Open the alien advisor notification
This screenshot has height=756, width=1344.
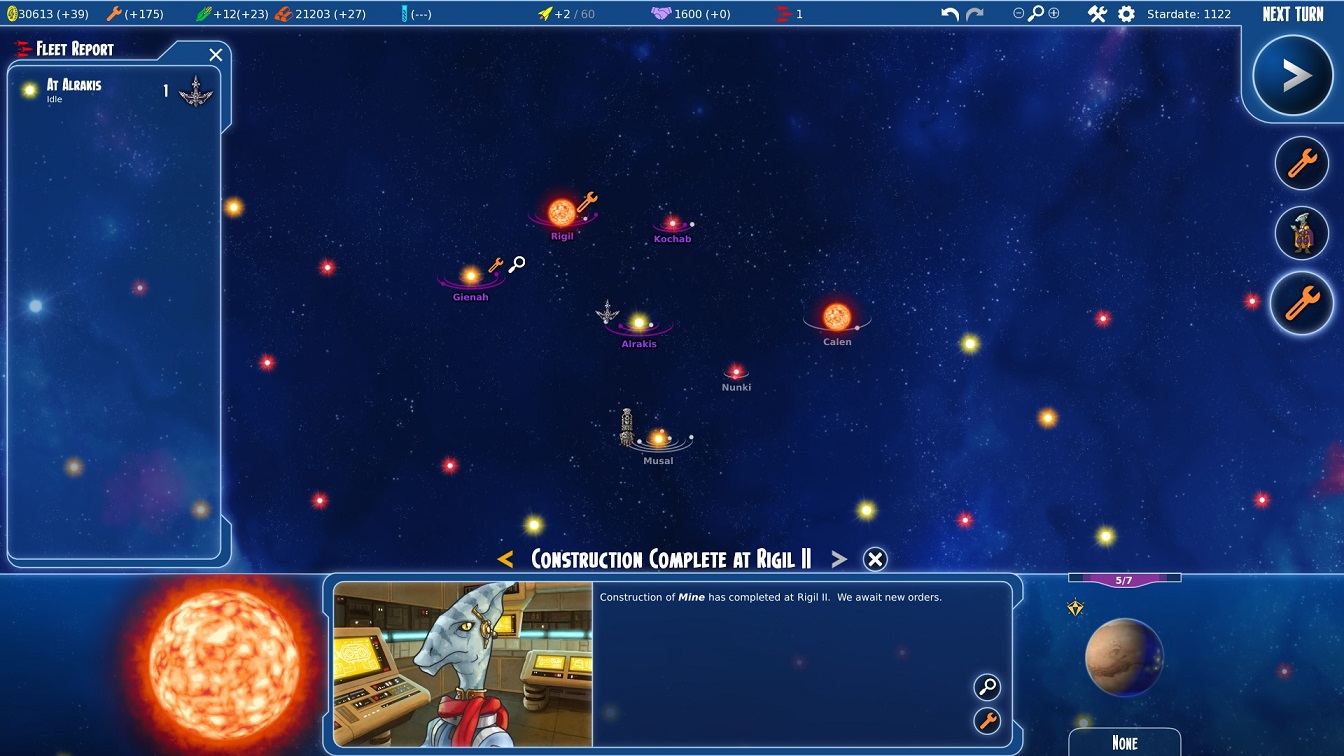1301,233
